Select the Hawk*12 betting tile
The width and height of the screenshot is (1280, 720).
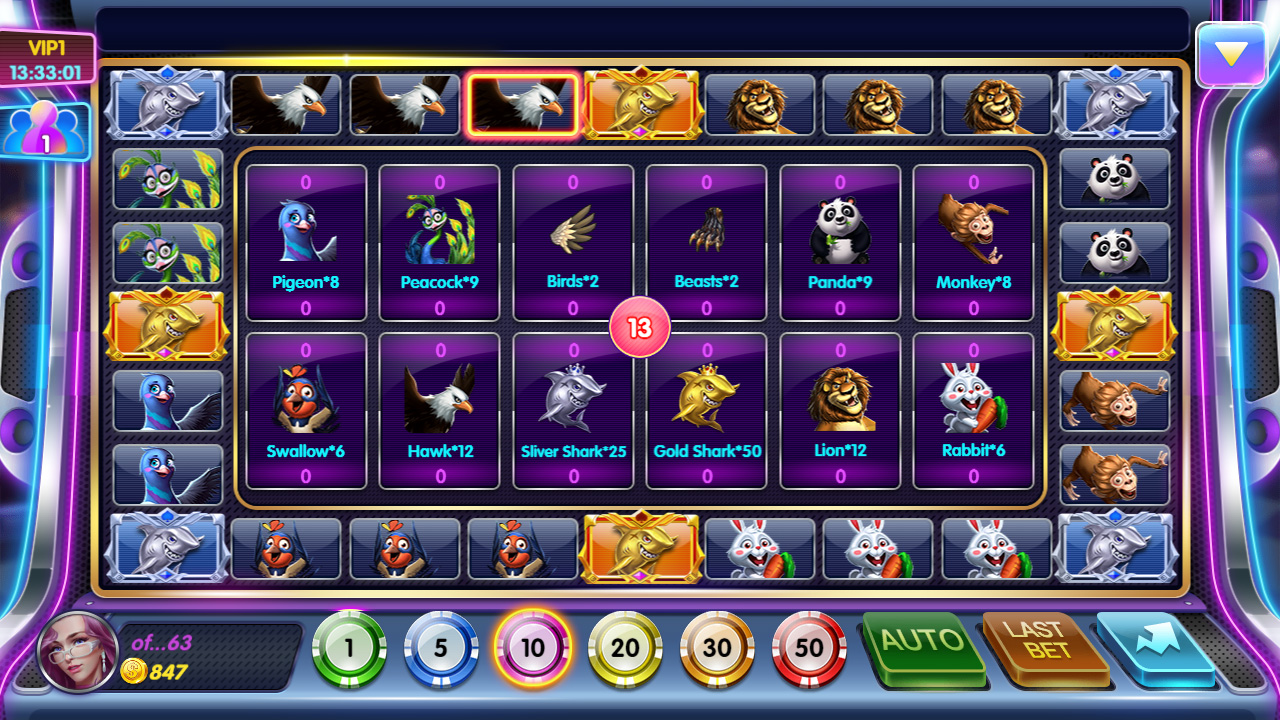coord(439,411)
